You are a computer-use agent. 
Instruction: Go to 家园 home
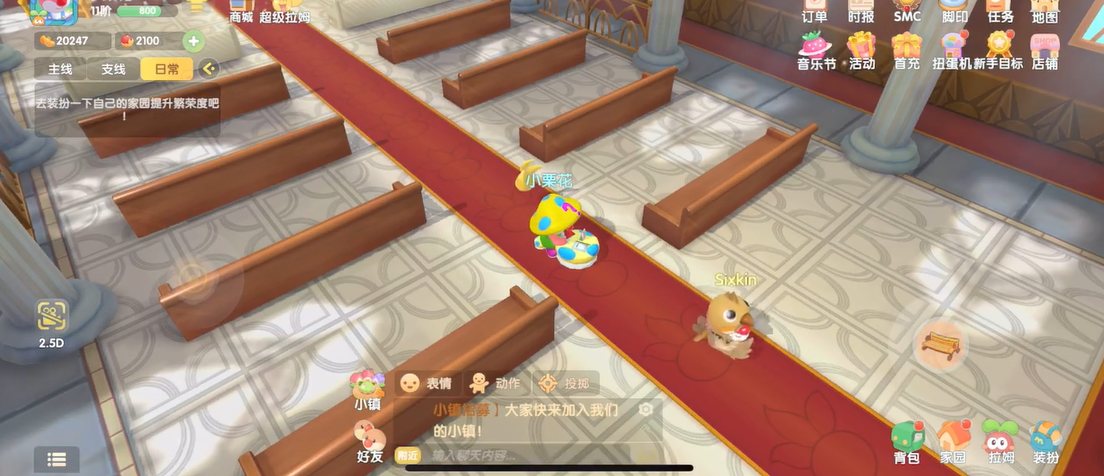pos(953,440)
